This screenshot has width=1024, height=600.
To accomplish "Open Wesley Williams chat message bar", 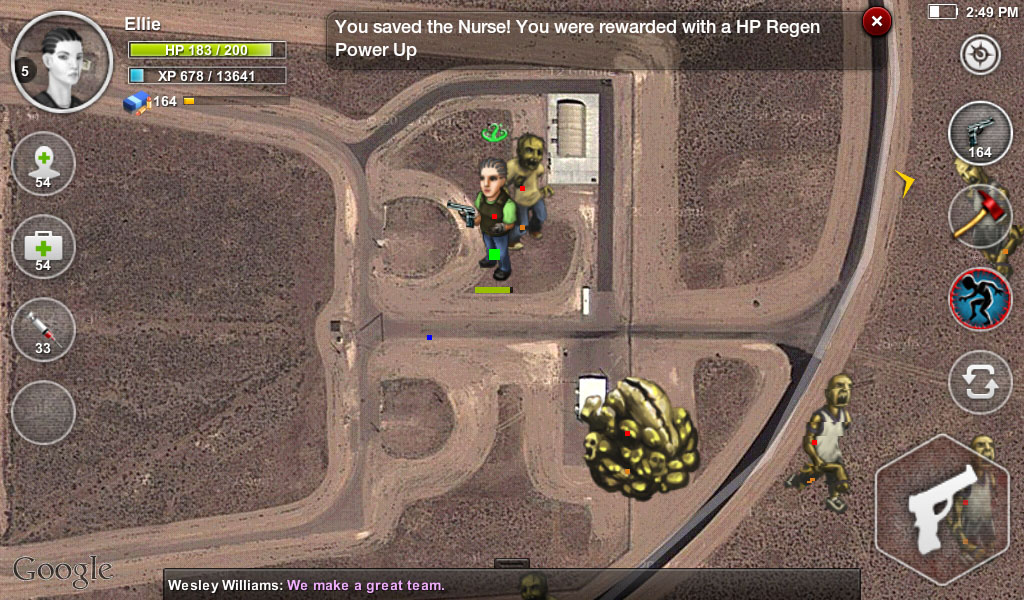I will click(x=510, y=585).
